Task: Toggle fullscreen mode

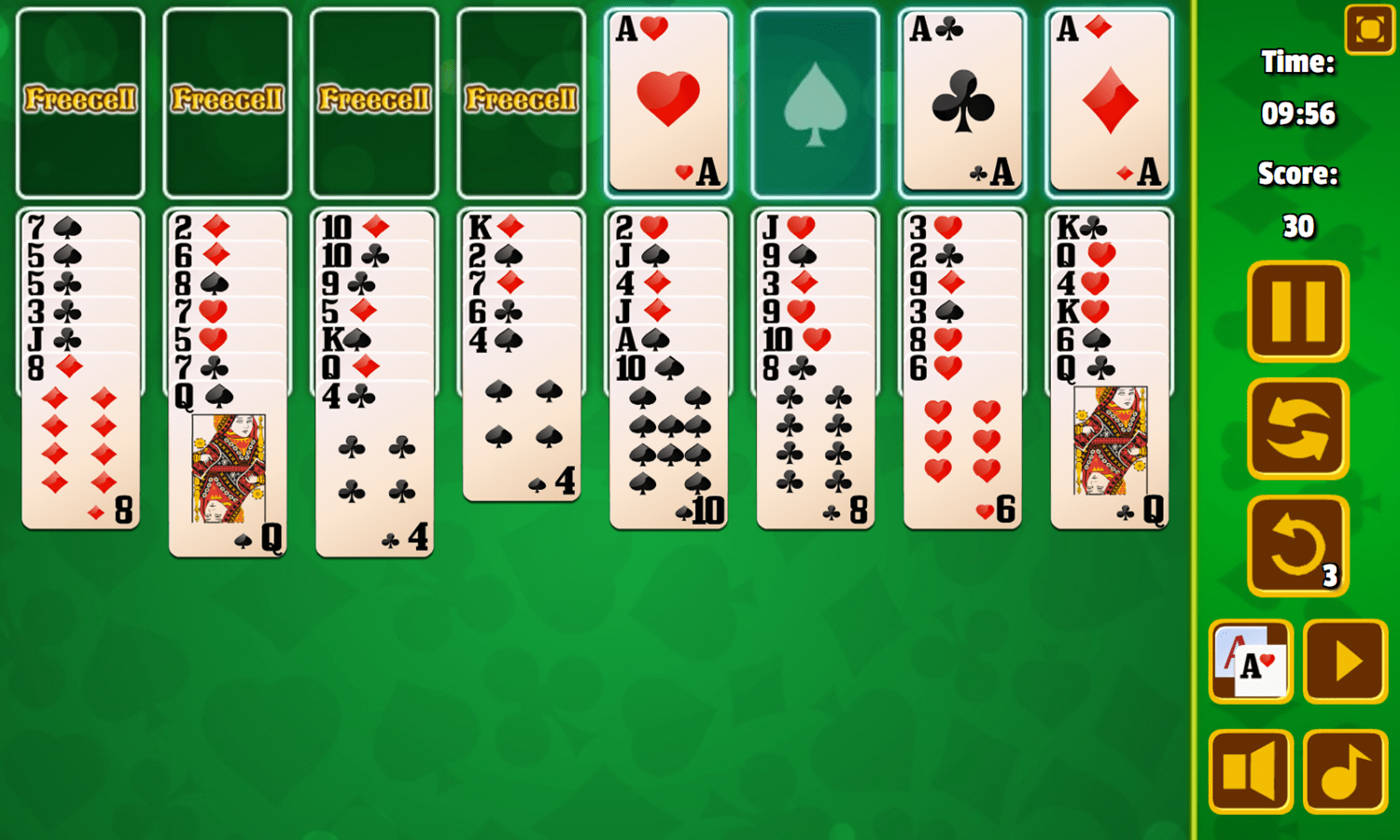Action: pyautogui.click(x=1368, y=29)
